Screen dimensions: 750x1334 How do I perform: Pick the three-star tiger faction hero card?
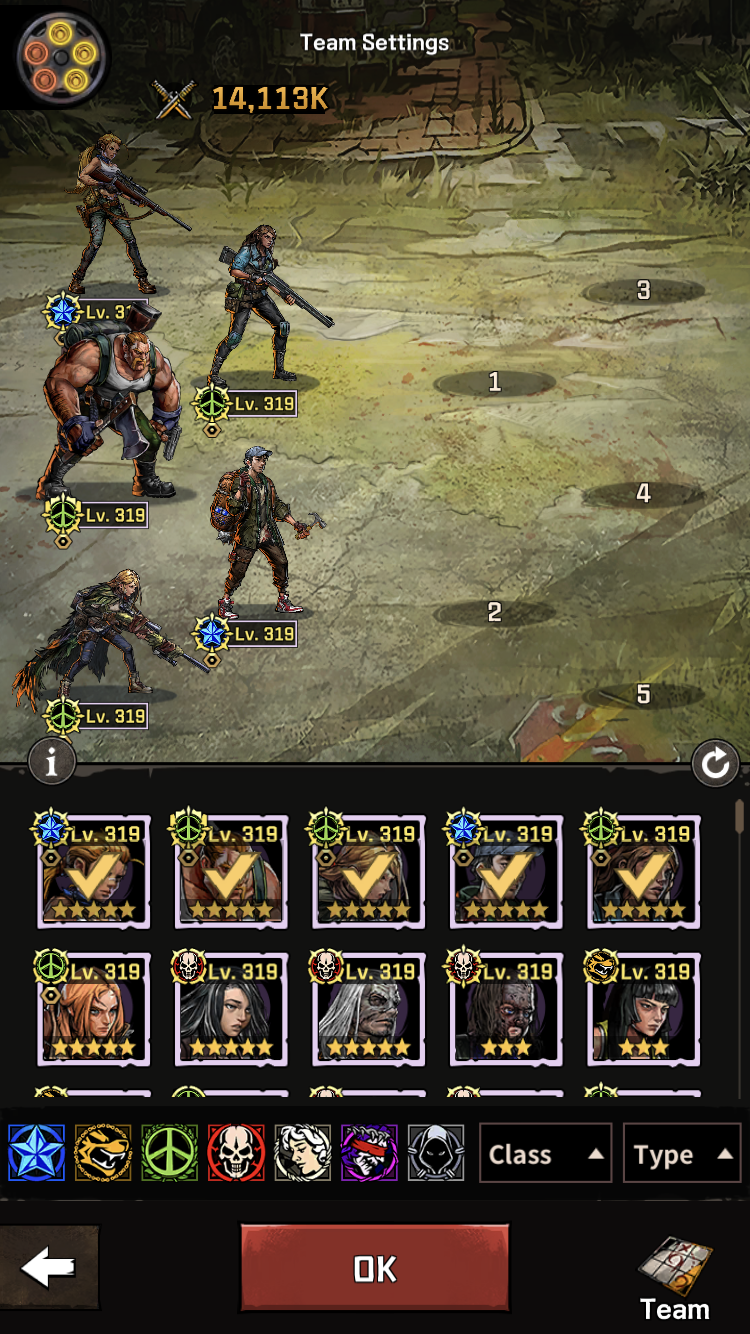coord(643,1008)
